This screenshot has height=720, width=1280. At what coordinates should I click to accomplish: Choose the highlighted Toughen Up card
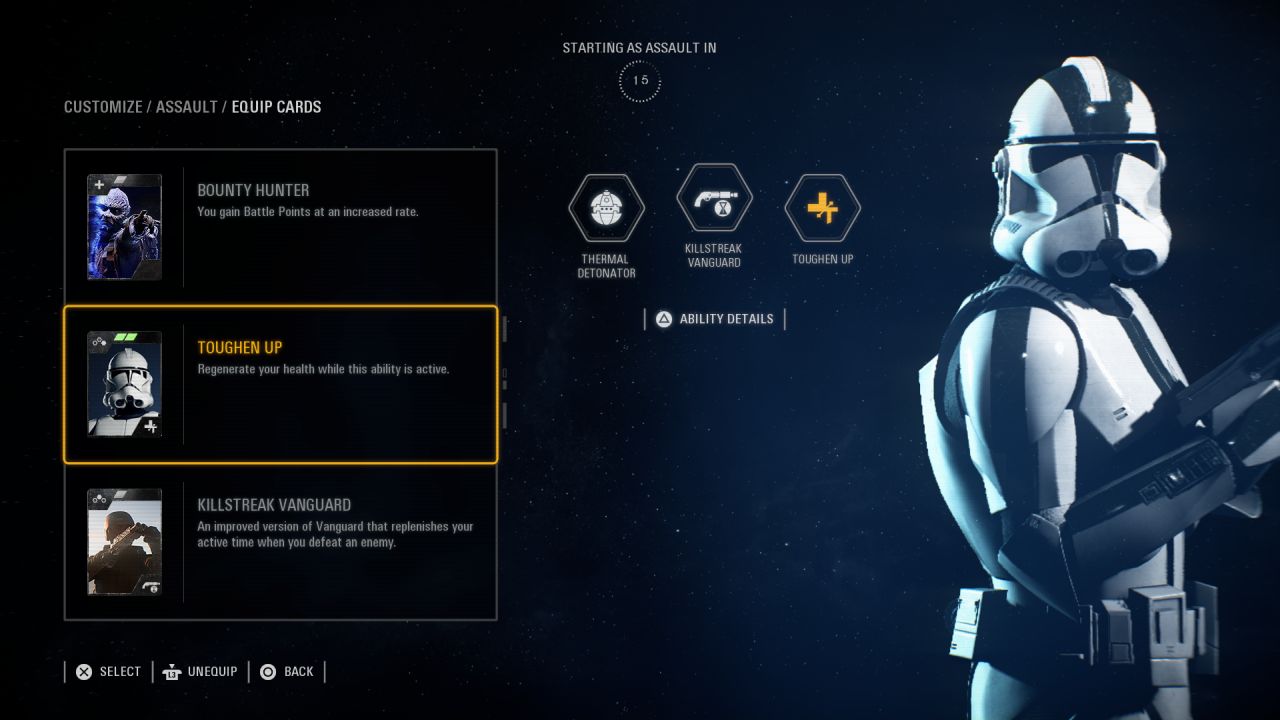coord(280,385)
